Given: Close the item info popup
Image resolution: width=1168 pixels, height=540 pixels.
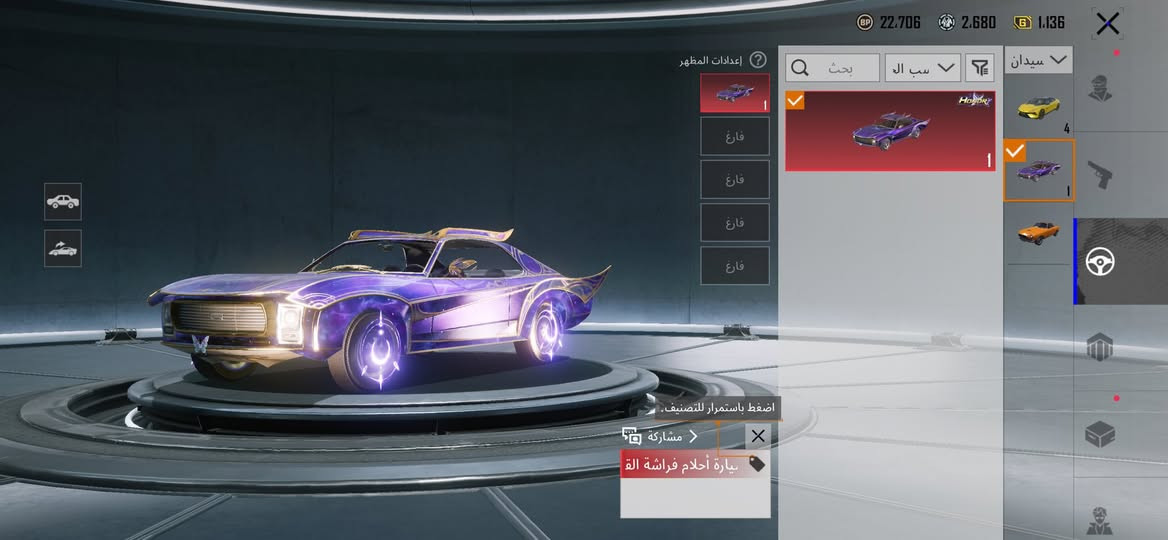Looking at the screenshot, I should (x=758, y=436).
